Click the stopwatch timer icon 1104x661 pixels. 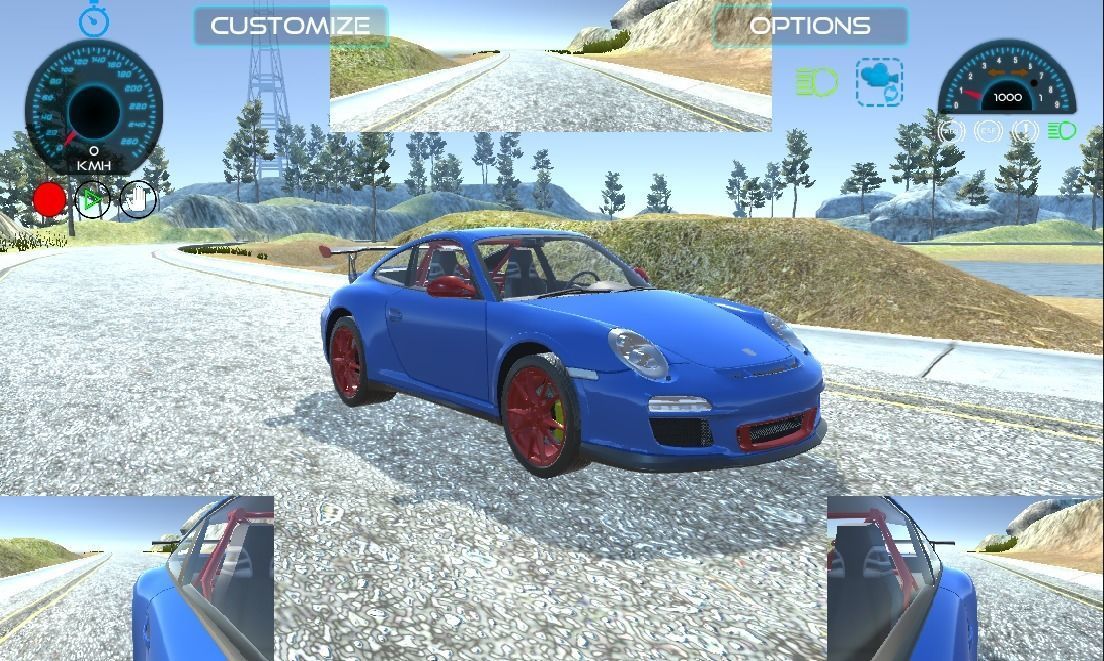point(94,20)
